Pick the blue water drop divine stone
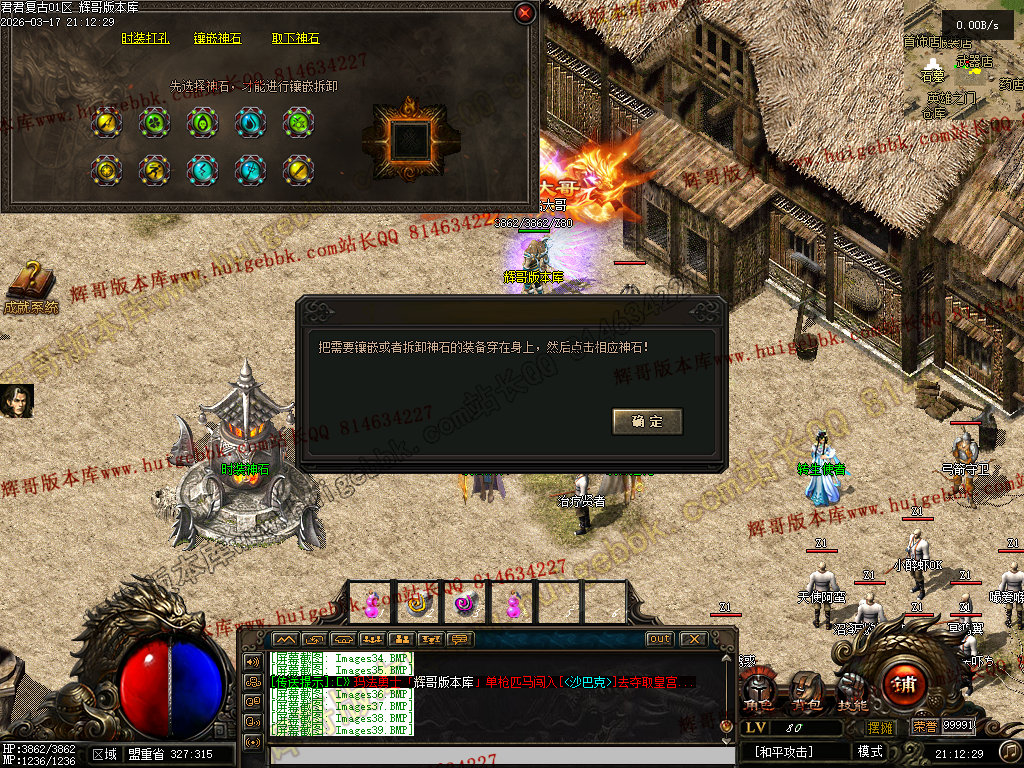 (250, 122)
